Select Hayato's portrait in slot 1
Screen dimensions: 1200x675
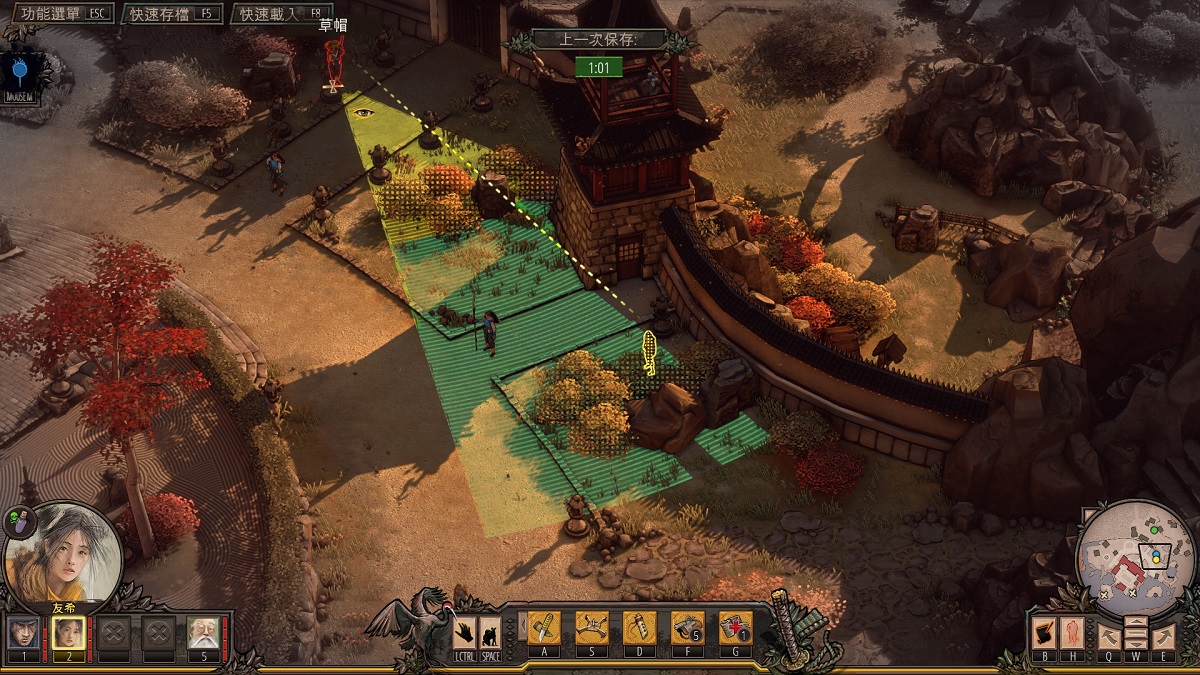point(25,632)
